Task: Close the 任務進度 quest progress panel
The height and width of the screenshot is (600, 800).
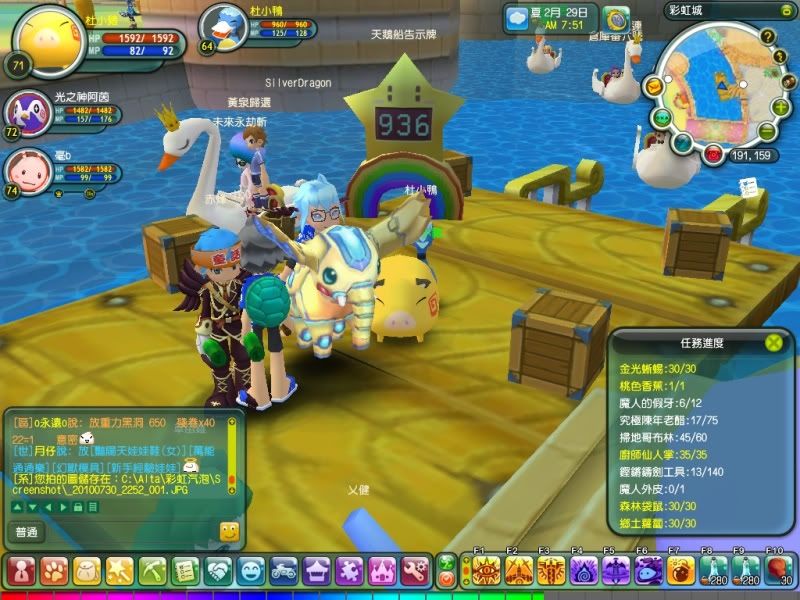Action: (x=773, y=342)
